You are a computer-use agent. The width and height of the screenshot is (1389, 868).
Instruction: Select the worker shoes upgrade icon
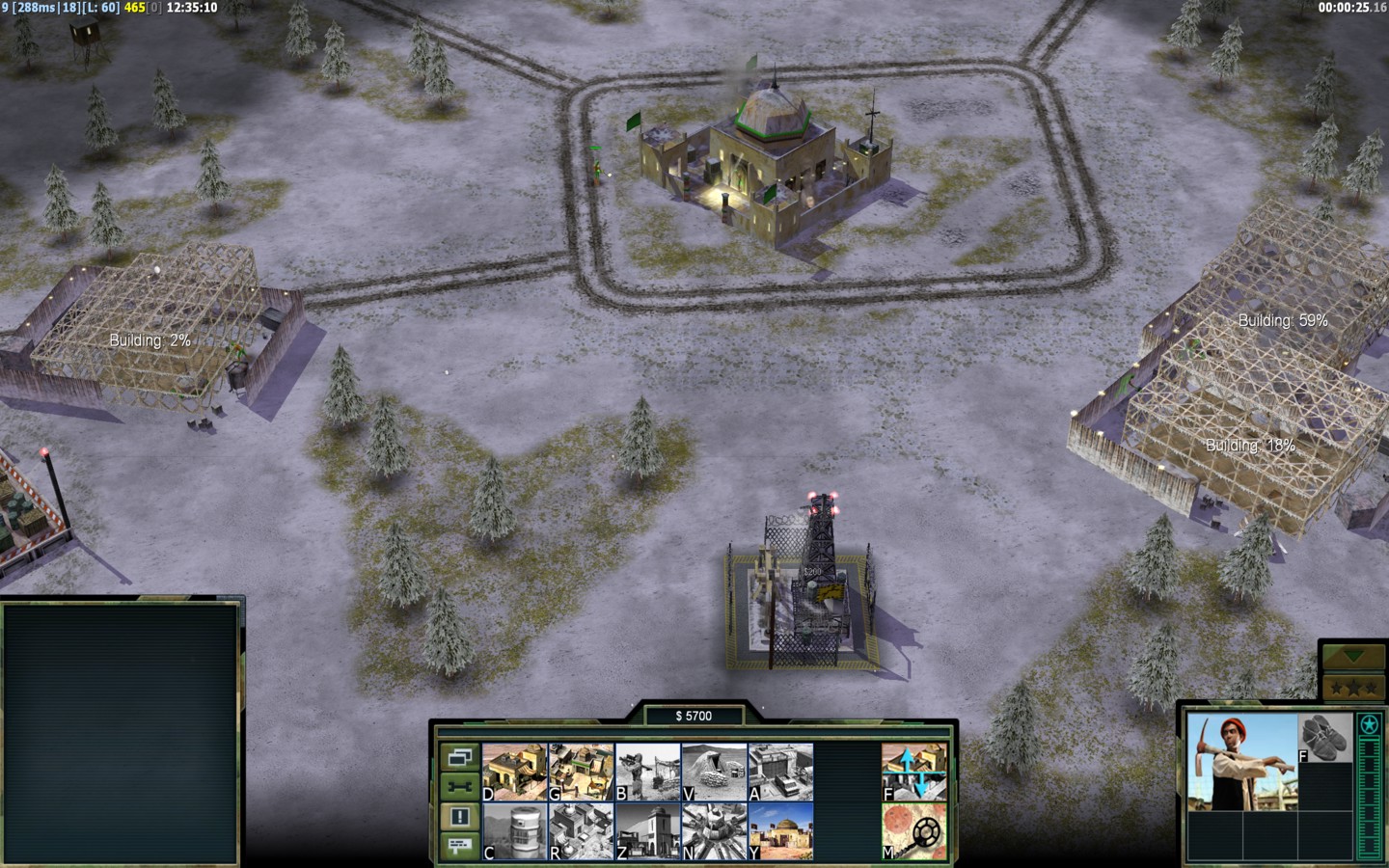[1325, 738]
